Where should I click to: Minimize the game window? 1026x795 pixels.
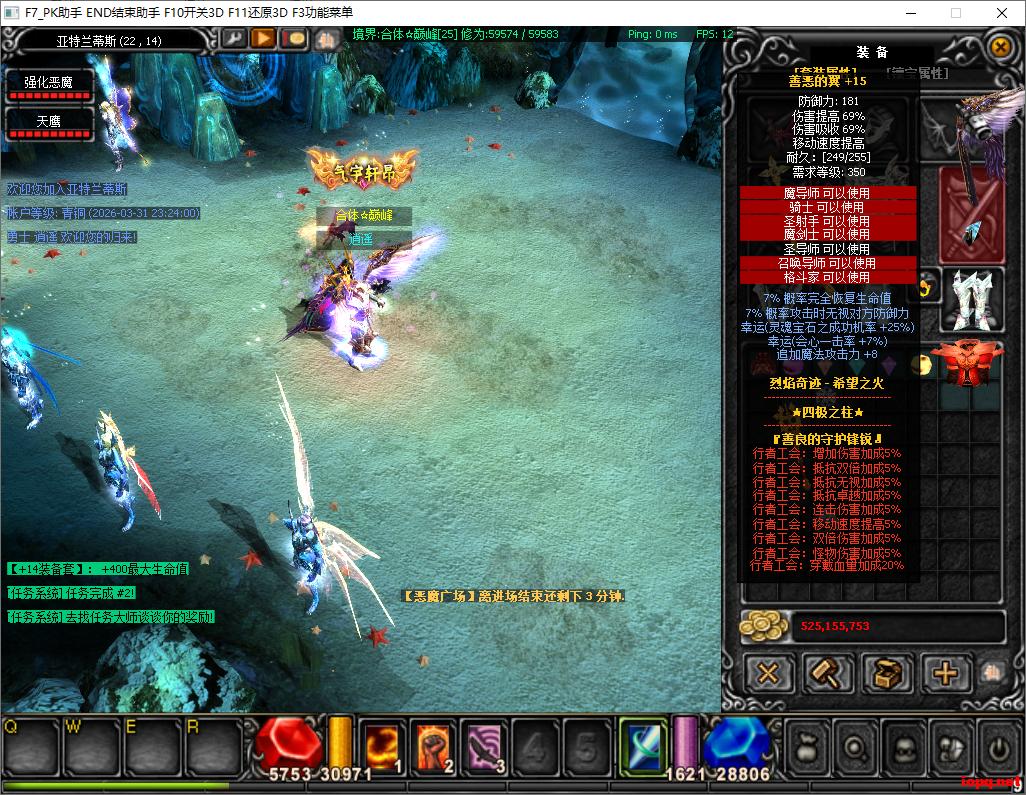(x=911, y=13)
